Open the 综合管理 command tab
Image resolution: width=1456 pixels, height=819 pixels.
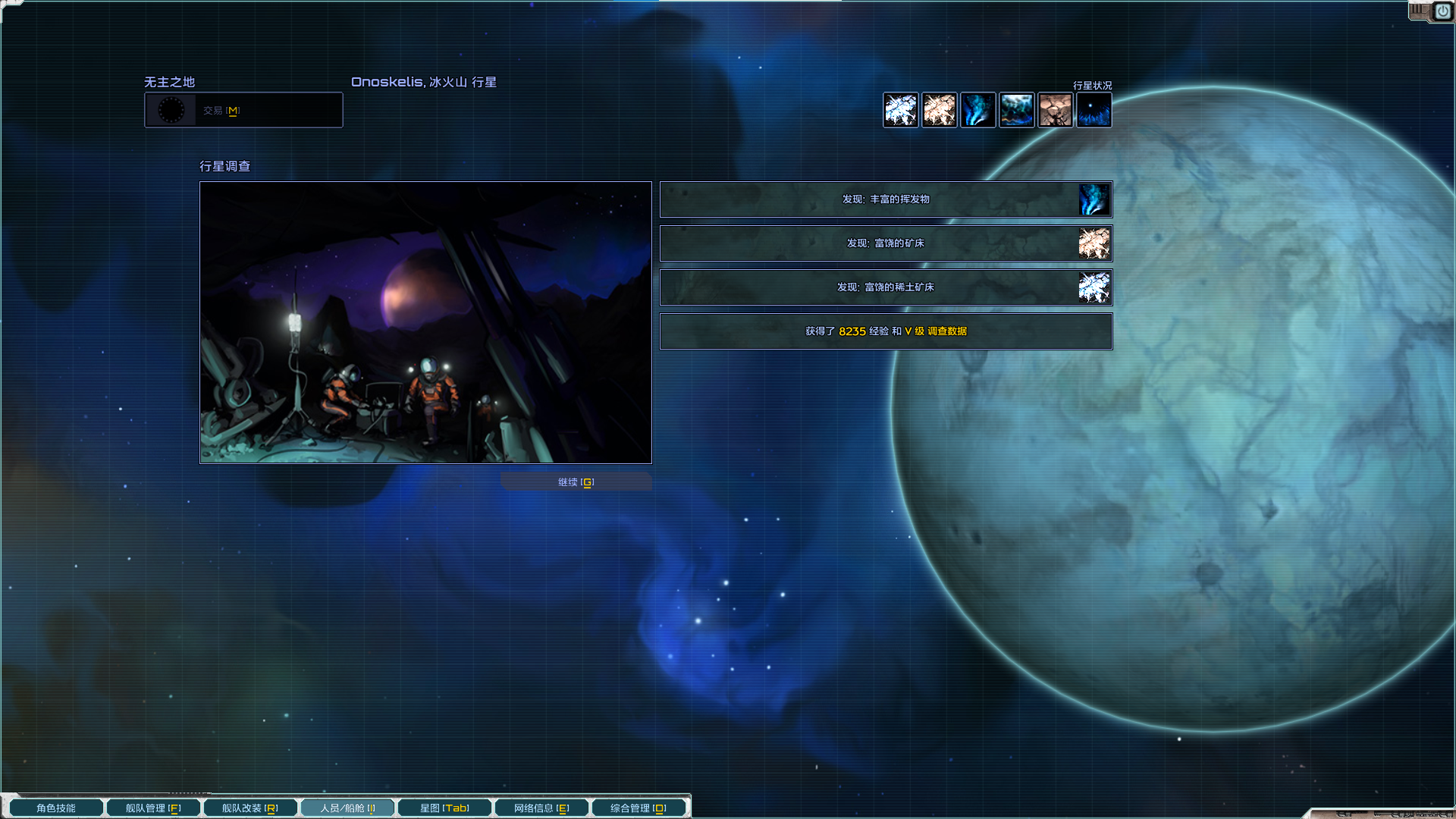tap(639, 808)
